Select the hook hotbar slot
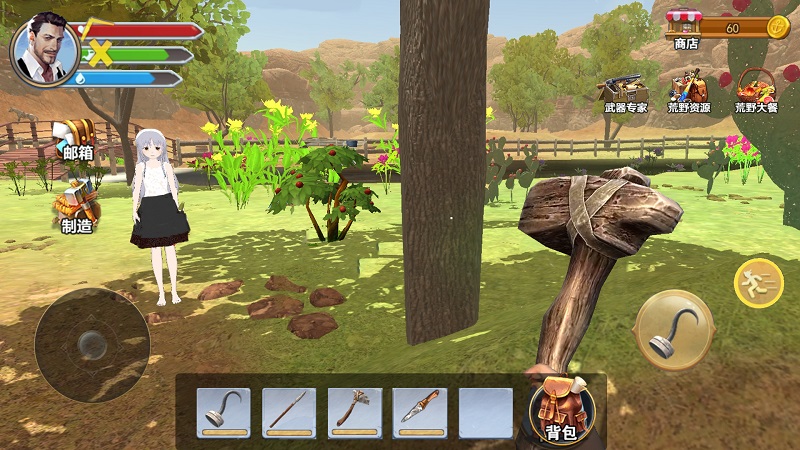800x450 pixels. [224, 412]
